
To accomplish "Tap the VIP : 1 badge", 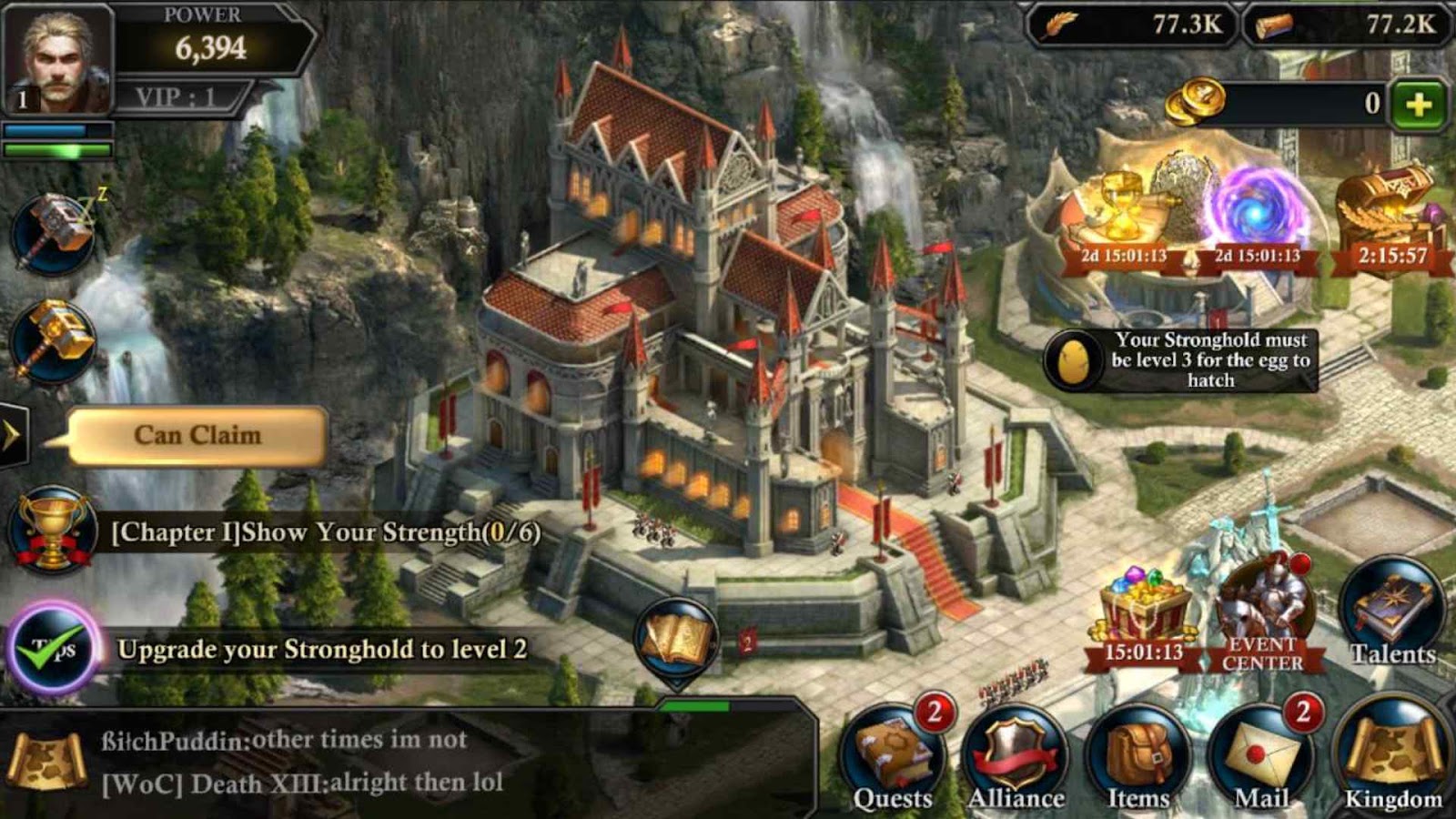I will 176,96.
